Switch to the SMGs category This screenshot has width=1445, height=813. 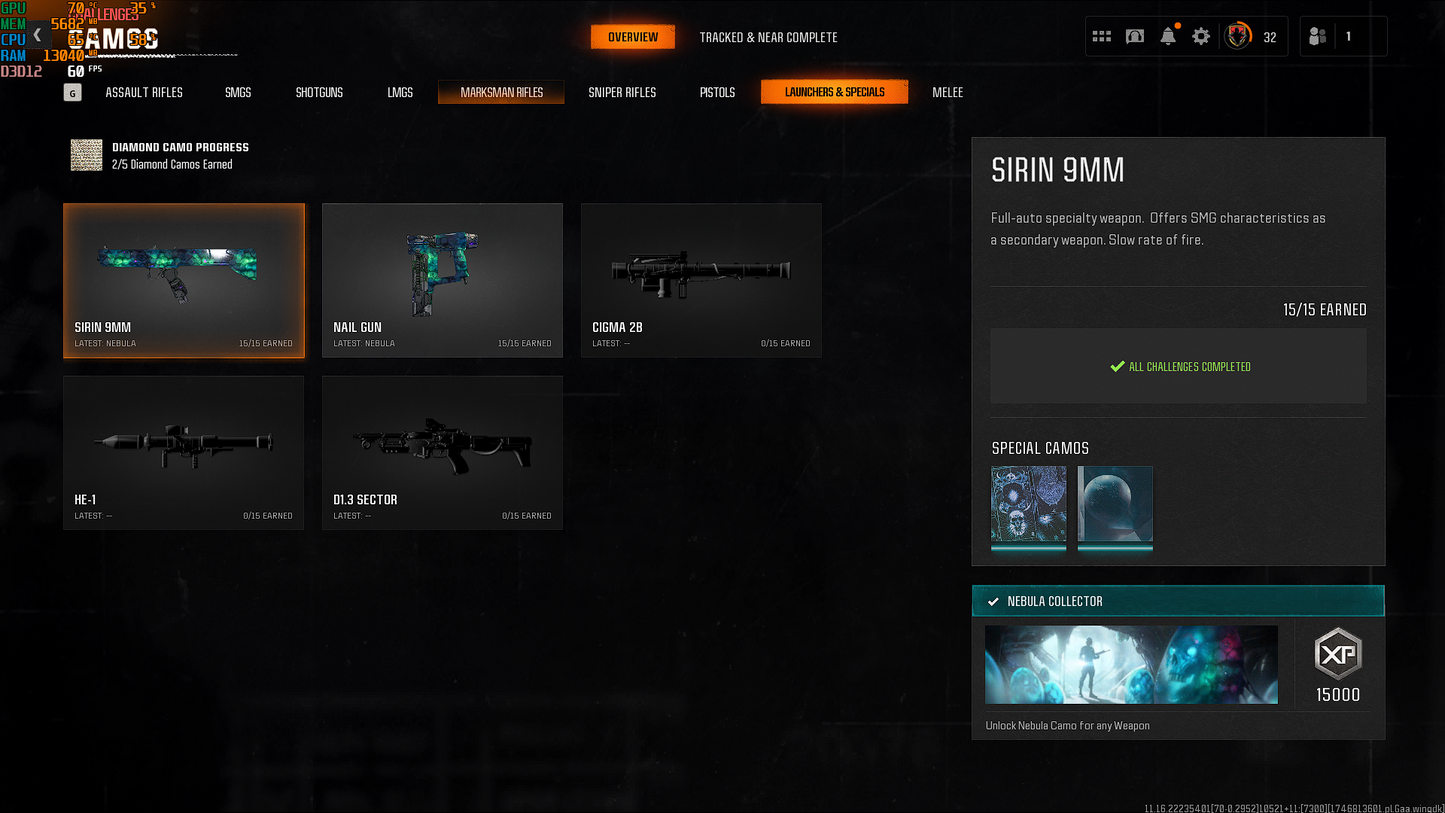238,92
